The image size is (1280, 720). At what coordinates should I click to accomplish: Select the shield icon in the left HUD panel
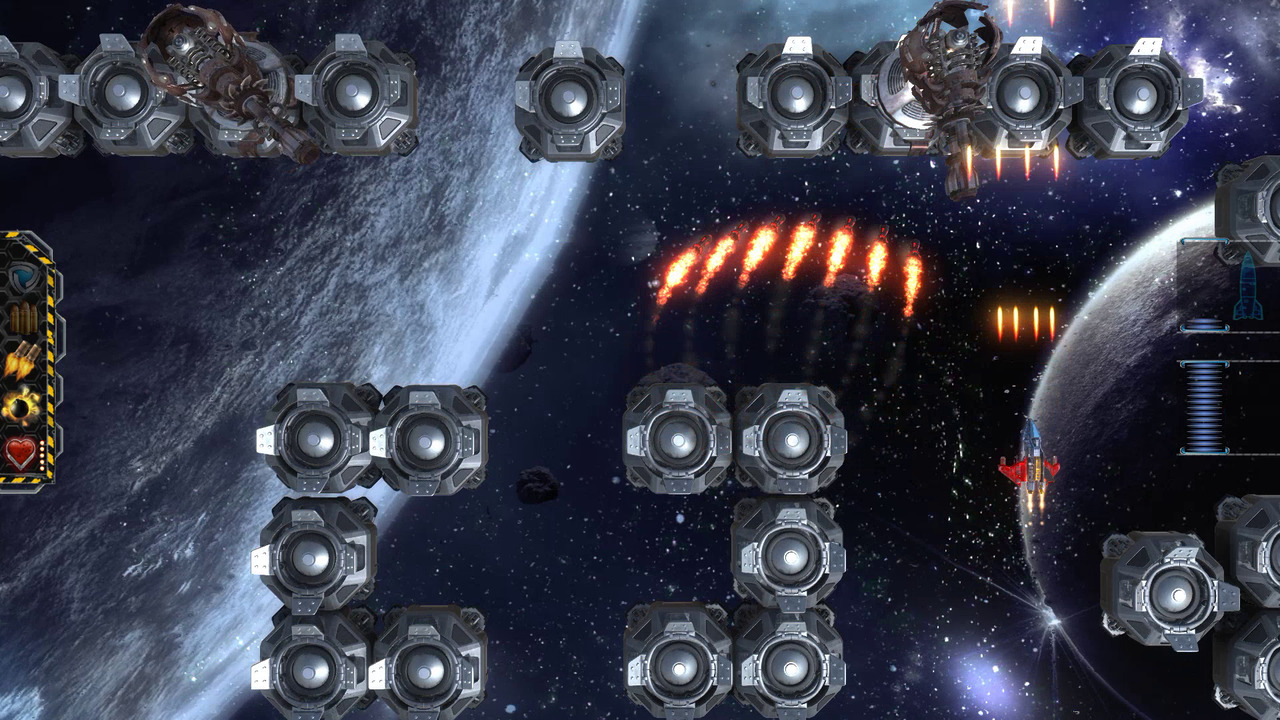(21, 277)
